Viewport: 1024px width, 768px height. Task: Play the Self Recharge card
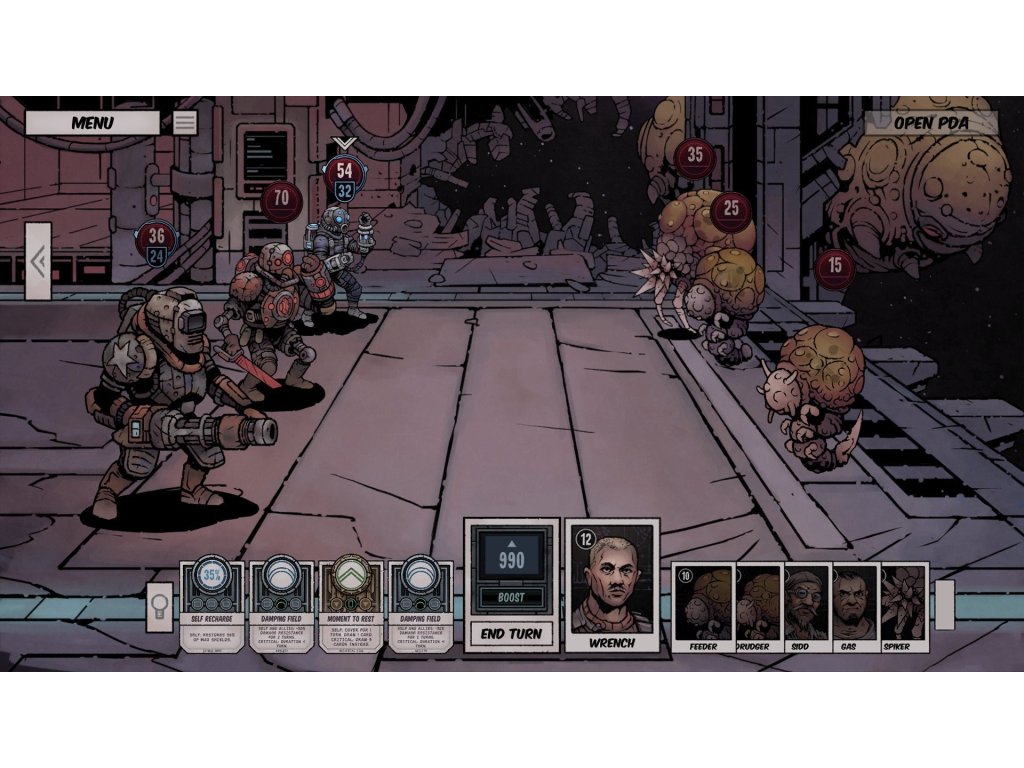212,606
